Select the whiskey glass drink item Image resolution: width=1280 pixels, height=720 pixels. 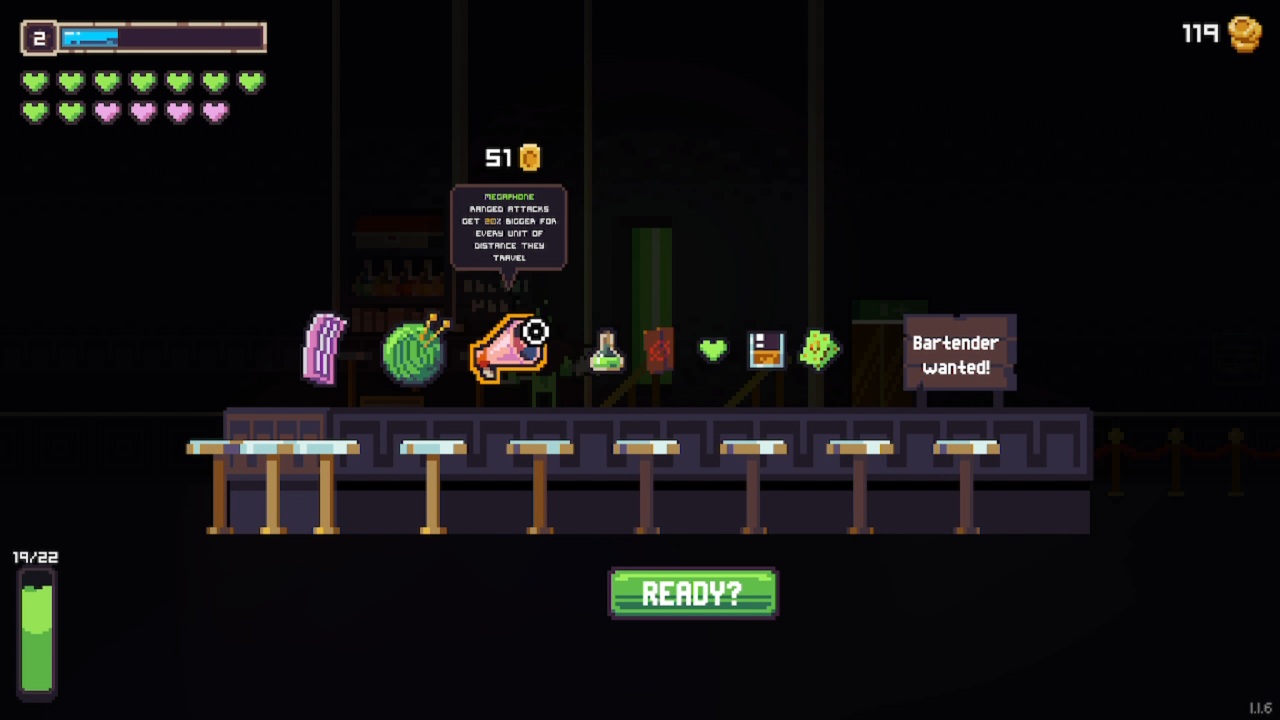point(766,351)
